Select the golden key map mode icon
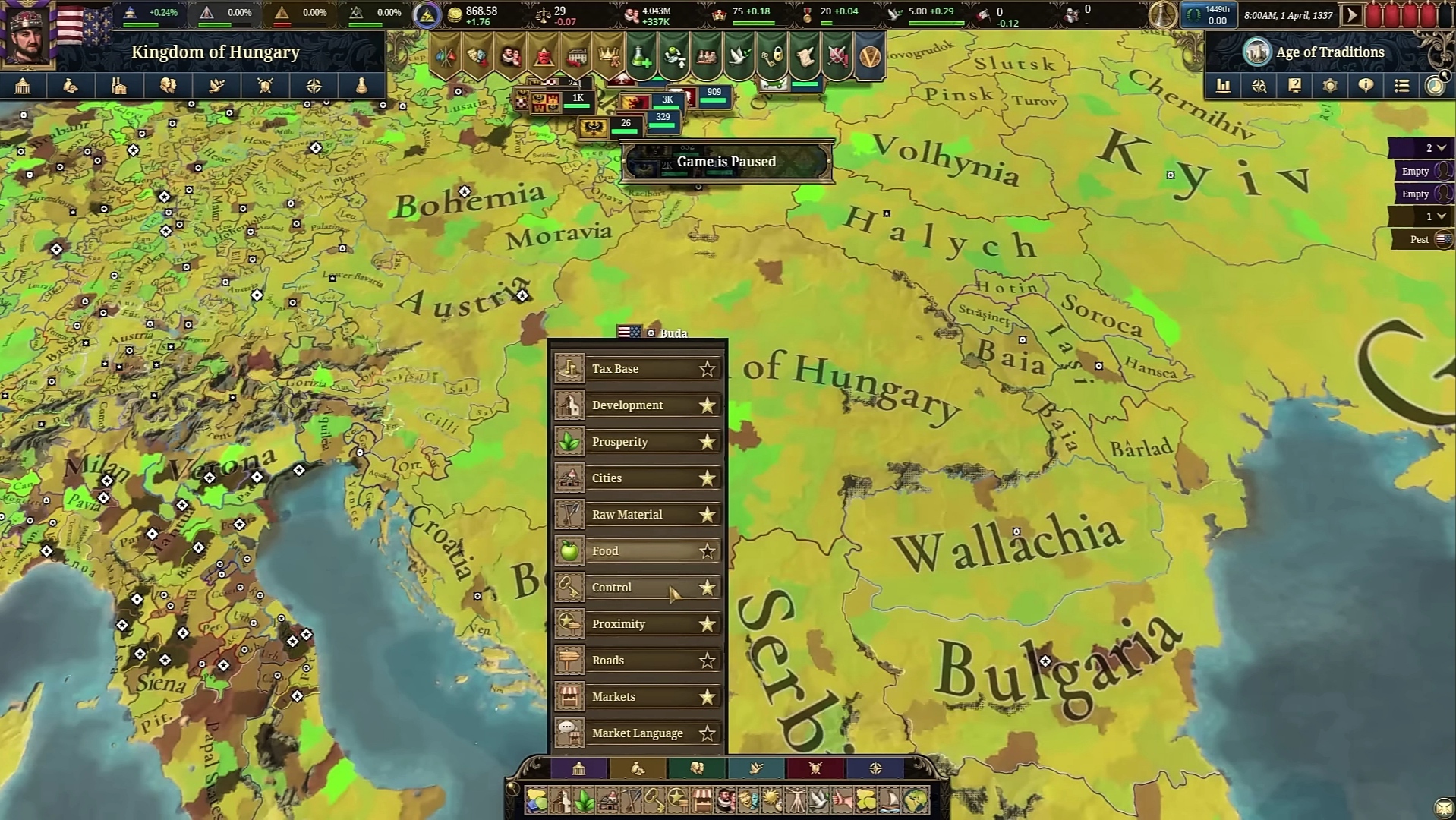 (654, 799)
